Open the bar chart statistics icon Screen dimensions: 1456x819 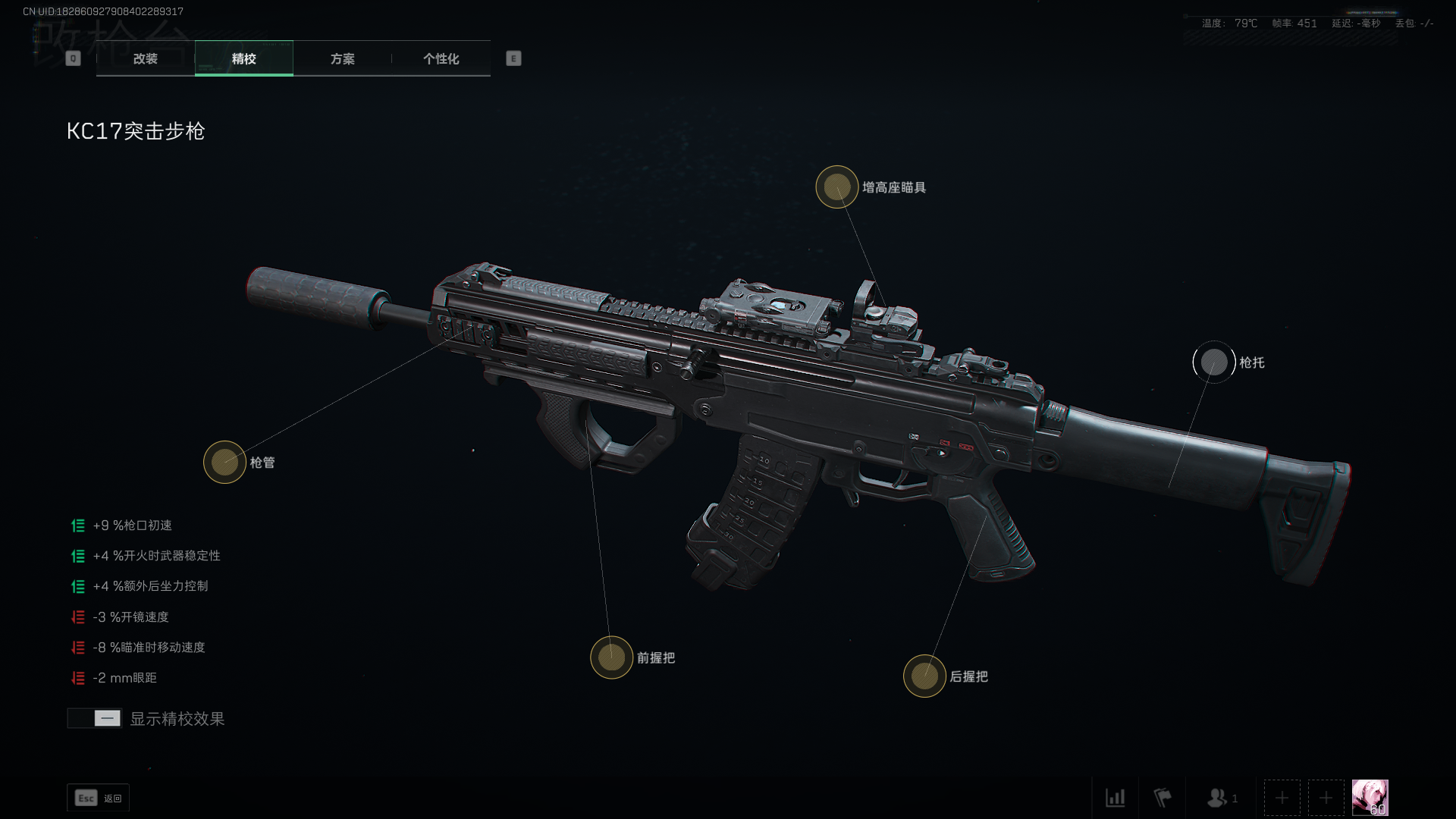click(1115, 798)
